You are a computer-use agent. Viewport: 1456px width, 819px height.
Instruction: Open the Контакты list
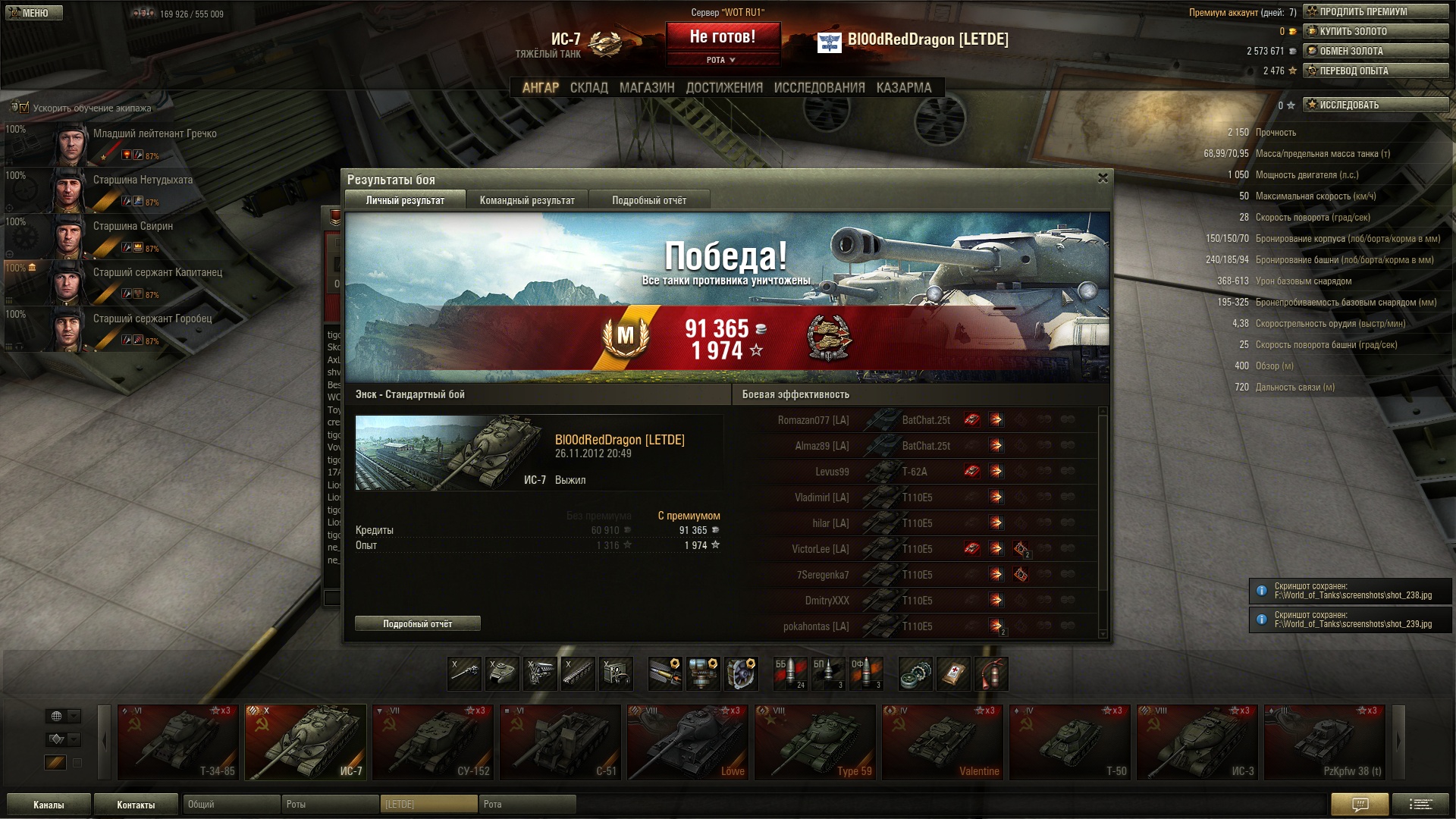136,805
